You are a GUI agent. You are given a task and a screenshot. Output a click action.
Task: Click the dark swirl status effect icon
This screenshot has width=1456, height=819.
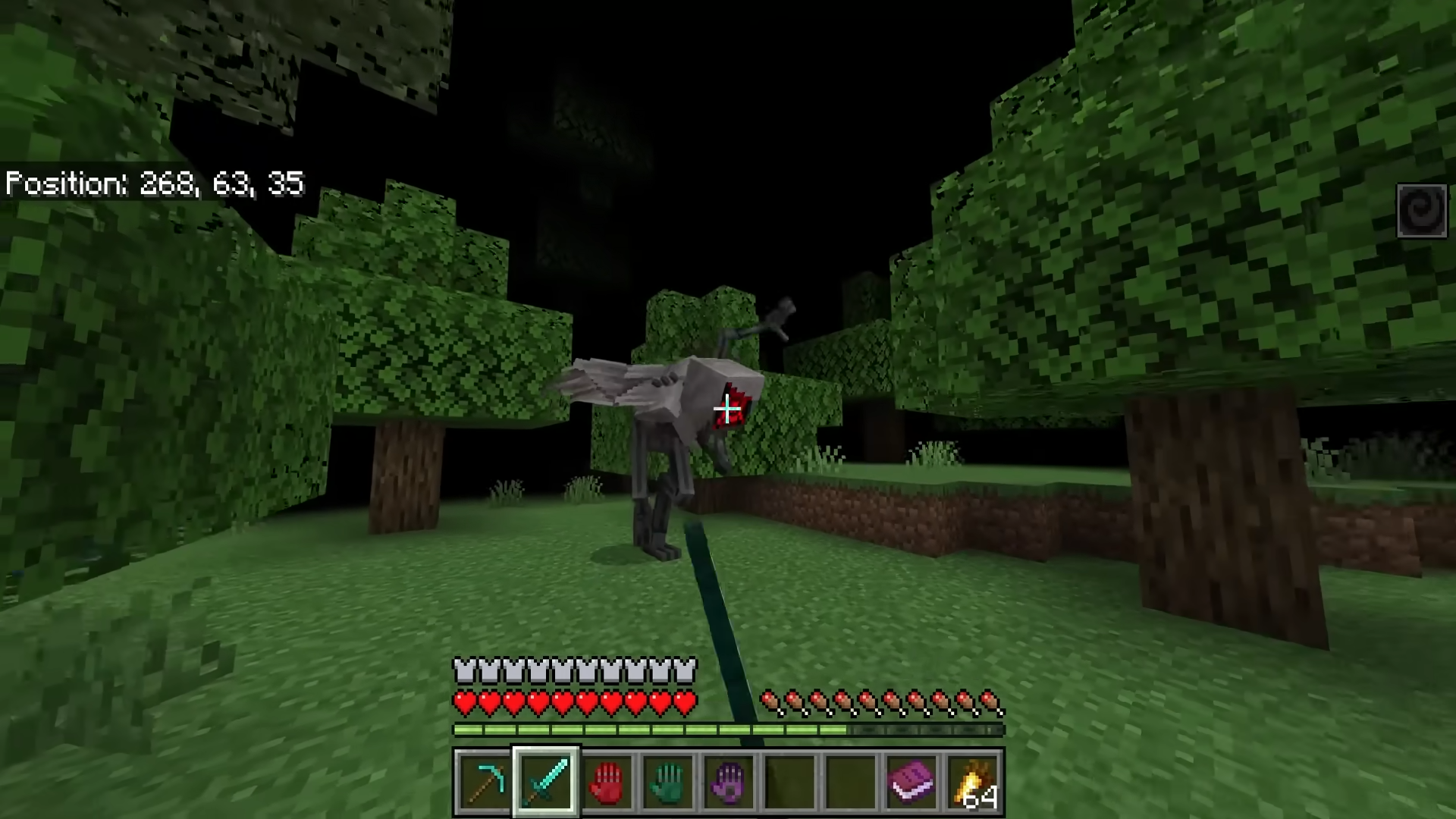(x=1422, y=210)
